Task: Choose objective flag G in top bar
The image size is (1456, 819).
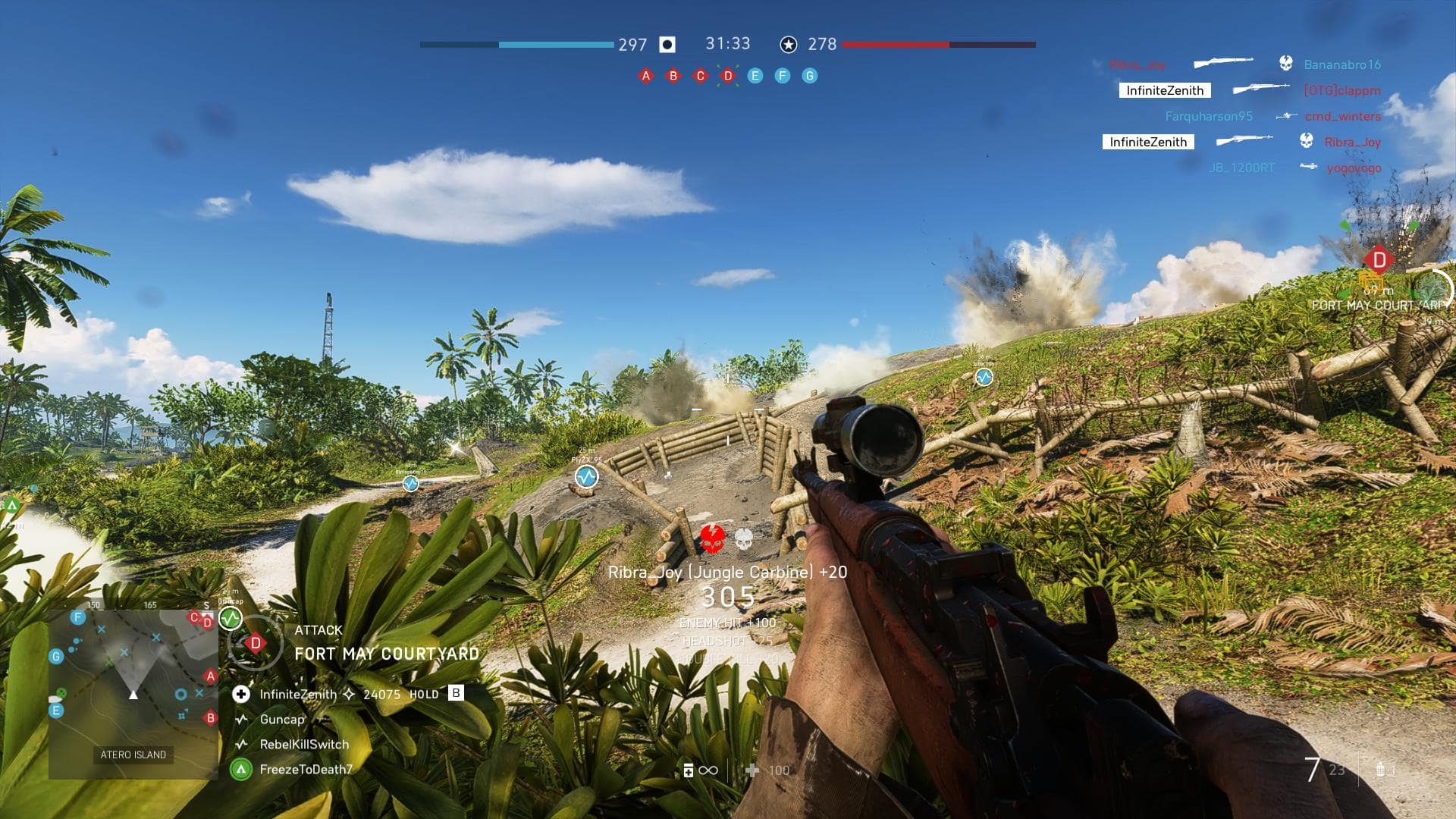Action: click(810, 76)
